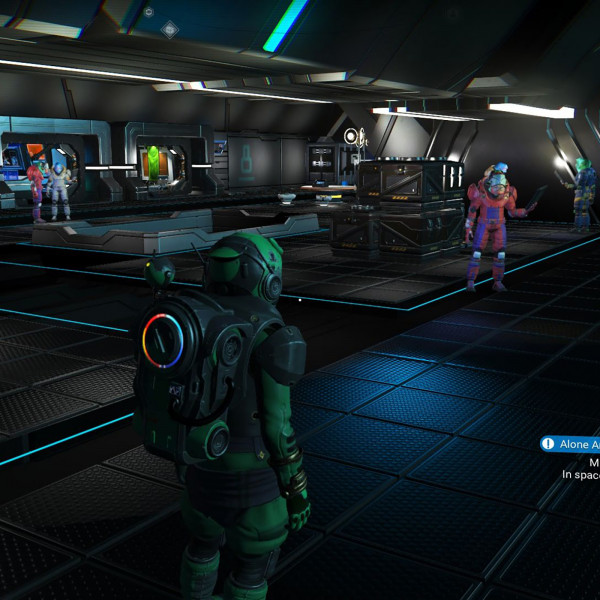The image size is (600, 600).
Task: Open the Alone Amidst mission notification
Action: pos(571,444)
